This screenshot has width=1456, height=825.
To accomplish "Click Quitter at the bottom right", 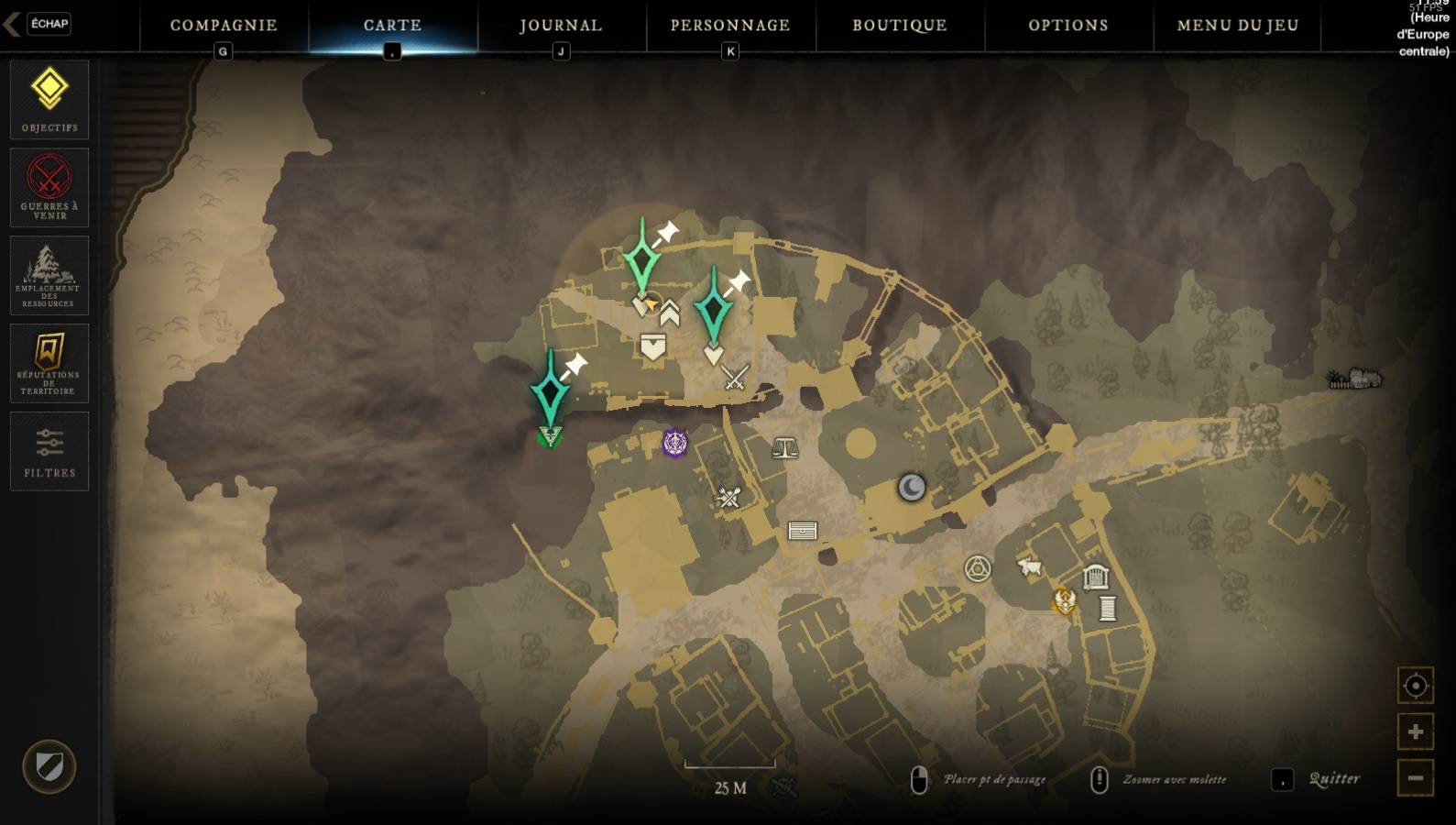I will click(x=1336, y=779).
